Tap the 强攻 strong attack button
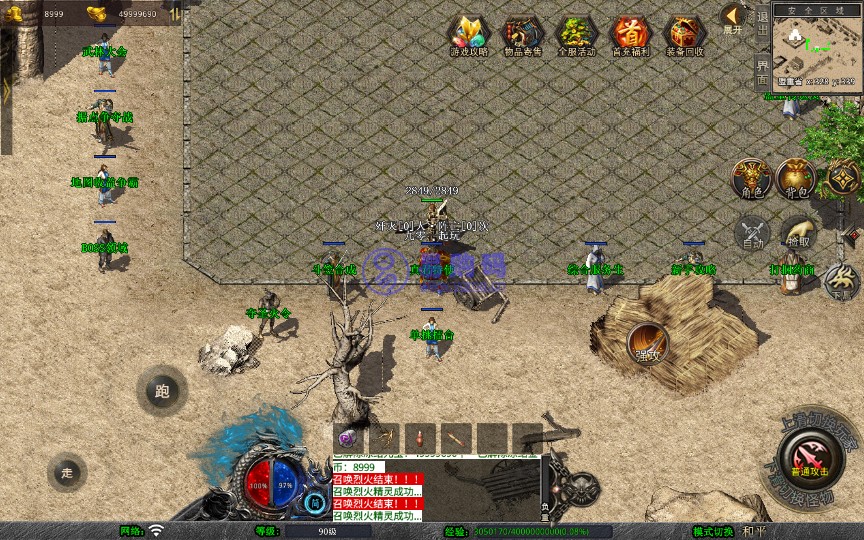This screenshot has height=540, width=864. point(648,344)
